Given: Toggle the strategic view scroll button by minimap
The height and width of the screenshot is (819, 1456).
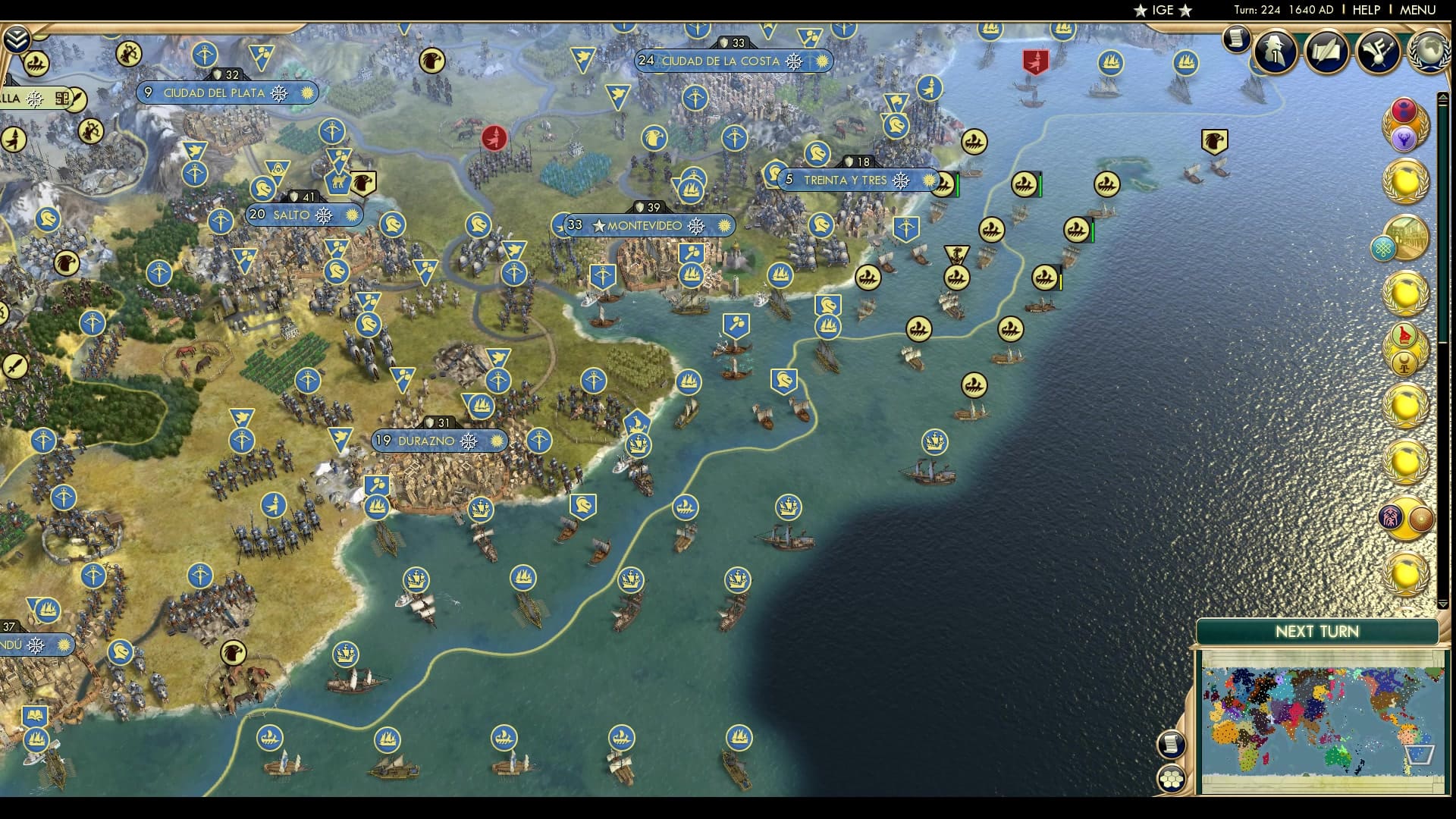Looking at the screenshot, I should [1172, 744].
